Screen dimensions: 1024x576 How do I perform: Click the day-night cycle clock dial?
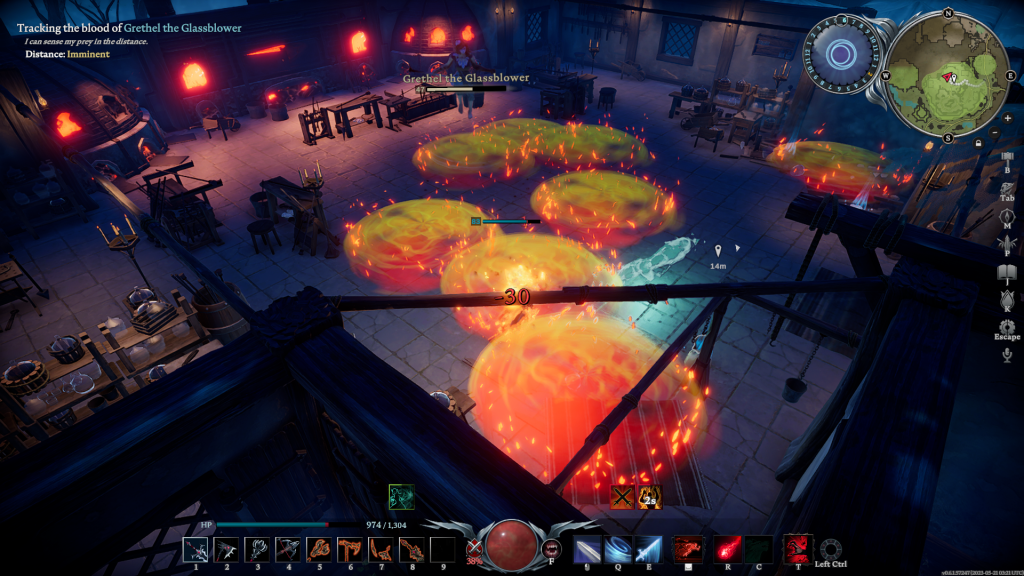click(x=841, y=55)
